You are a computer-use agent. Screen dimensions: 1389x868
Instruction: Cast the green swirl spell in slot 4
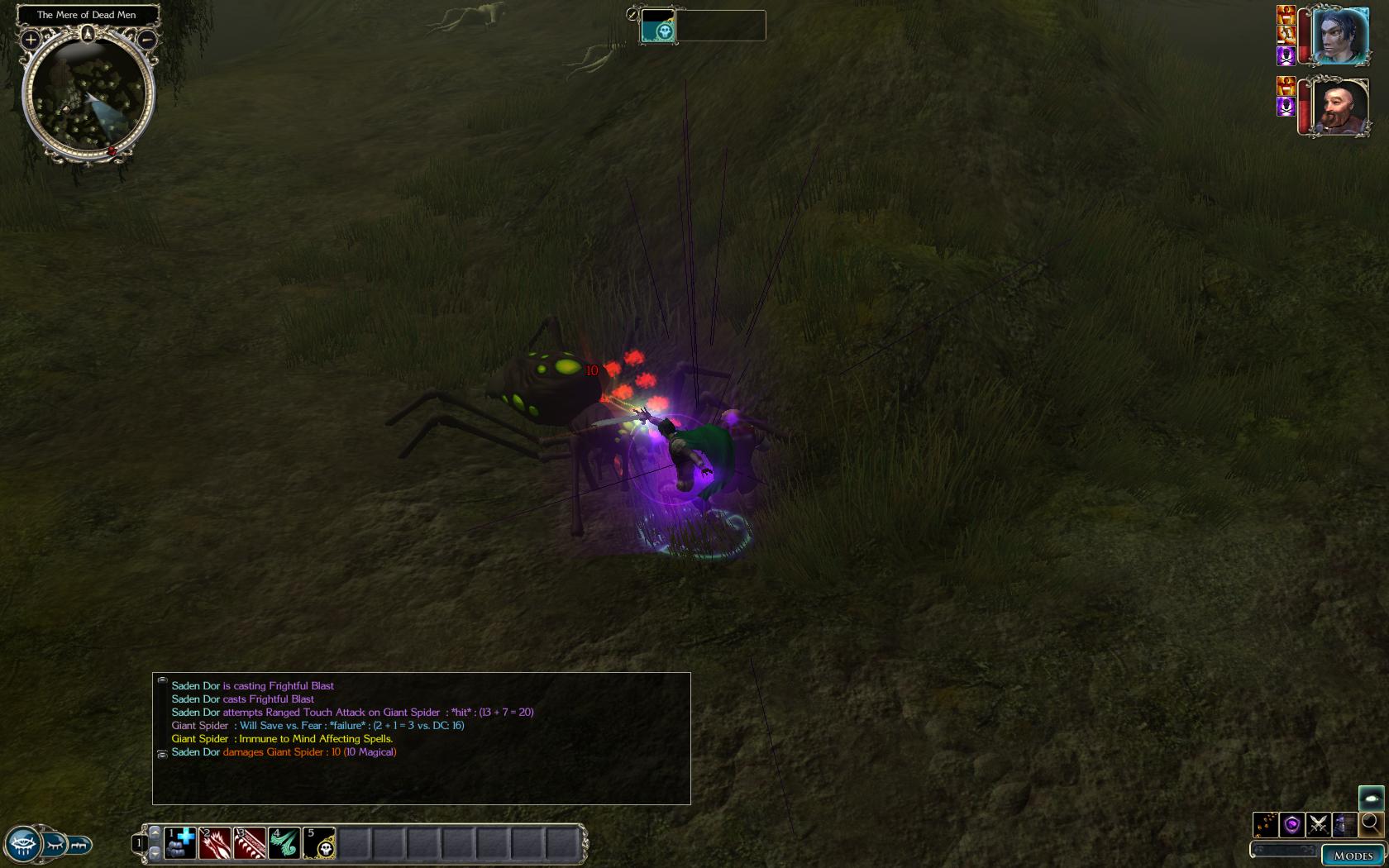(284, 843)
